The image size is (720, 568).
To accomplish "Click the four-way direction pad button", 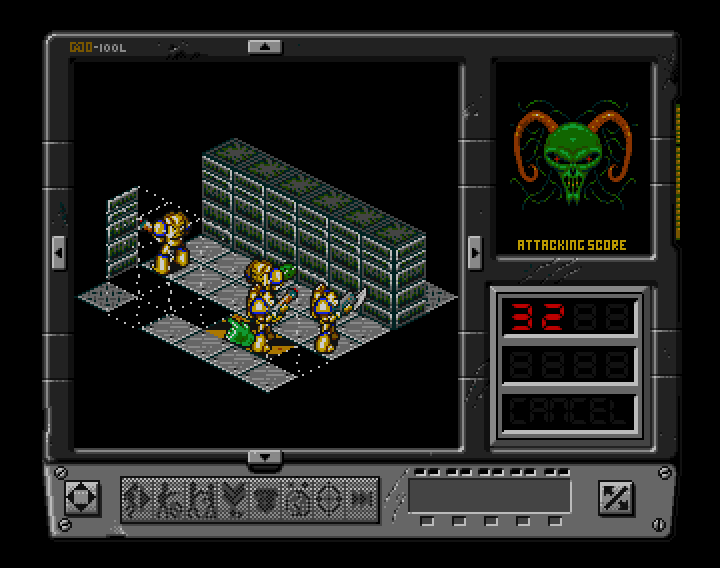I will tap(80, 497).
